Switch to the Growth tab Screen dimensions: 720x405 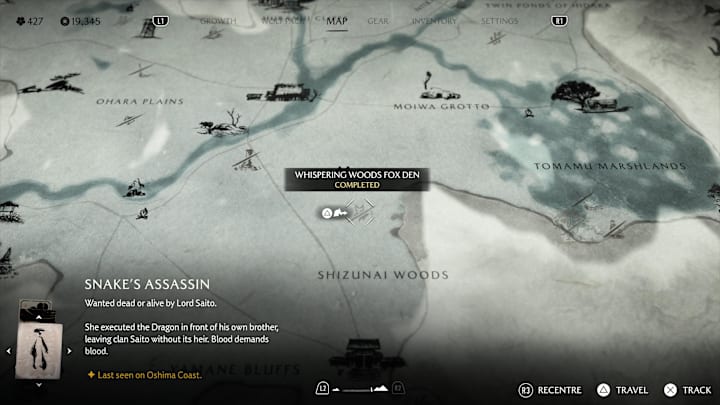(218, 20)
